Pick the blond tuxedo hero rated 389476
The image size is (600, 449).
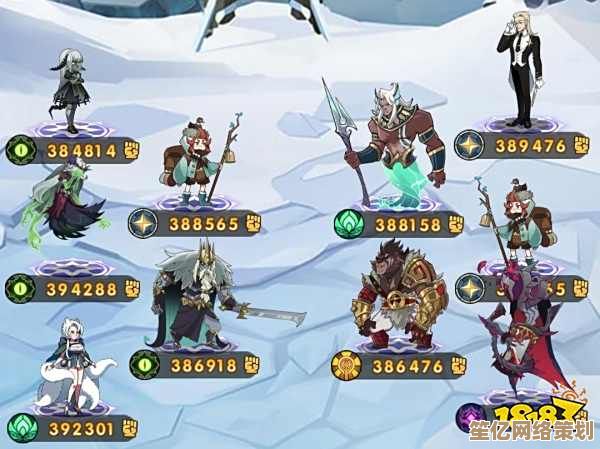[x=518, y=70]
